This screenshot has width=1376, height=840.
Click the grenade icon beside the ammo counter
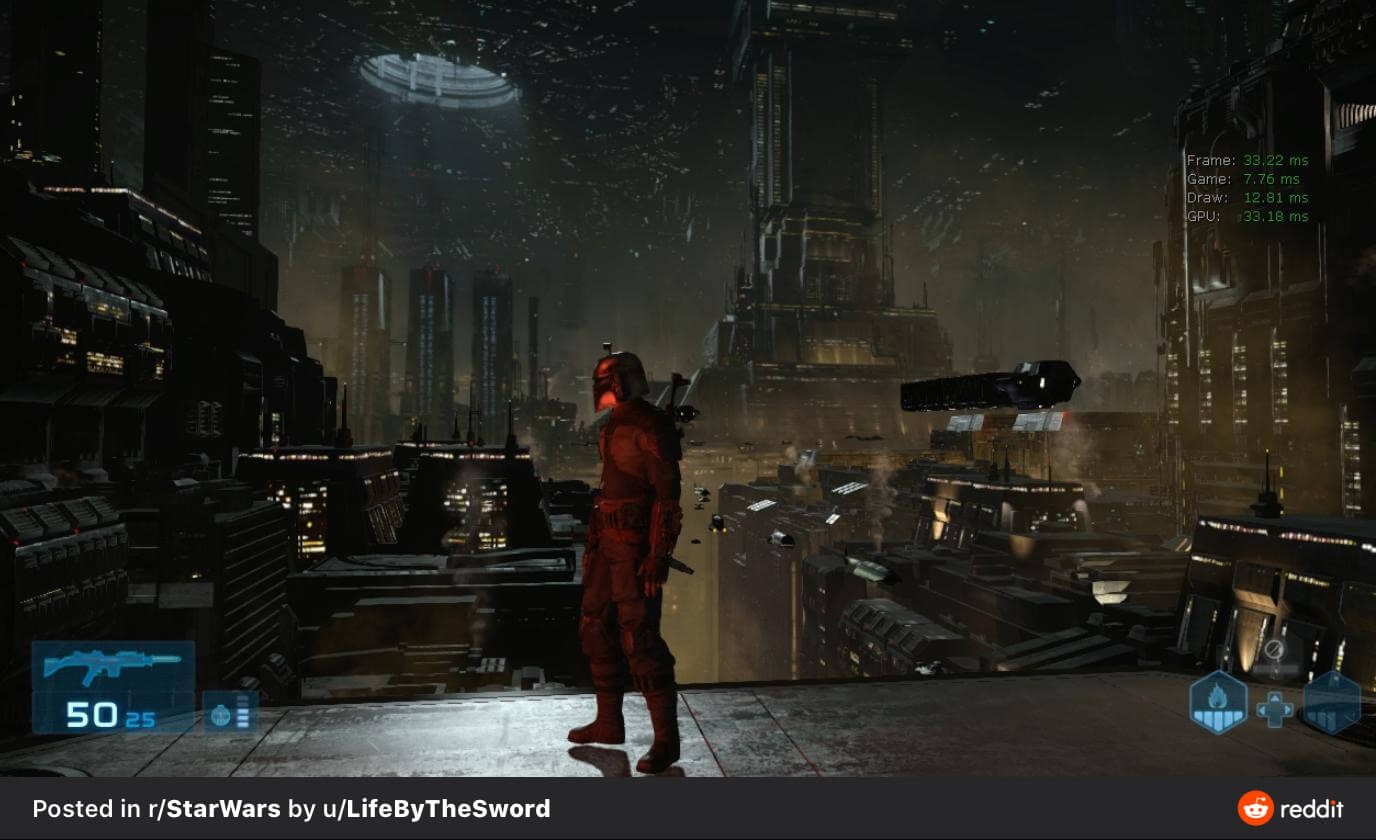tap(221, 714)
